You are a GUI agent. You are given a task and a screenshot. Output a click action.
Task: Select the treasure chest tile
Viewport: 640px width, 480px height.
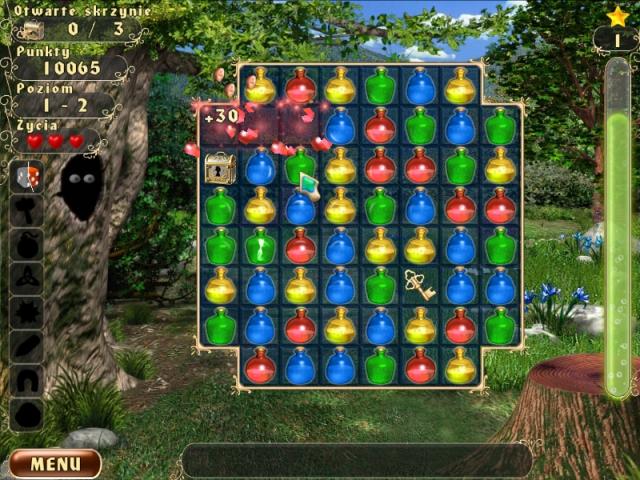220,167
